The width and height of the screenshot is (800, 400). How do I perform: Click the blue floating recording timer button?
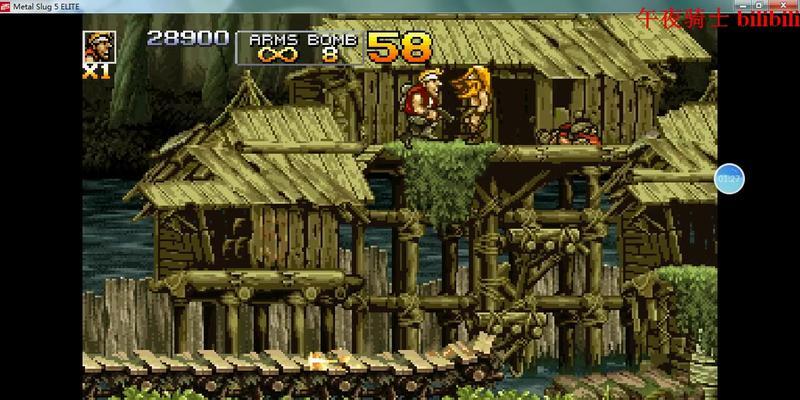[x=729, y=178]
